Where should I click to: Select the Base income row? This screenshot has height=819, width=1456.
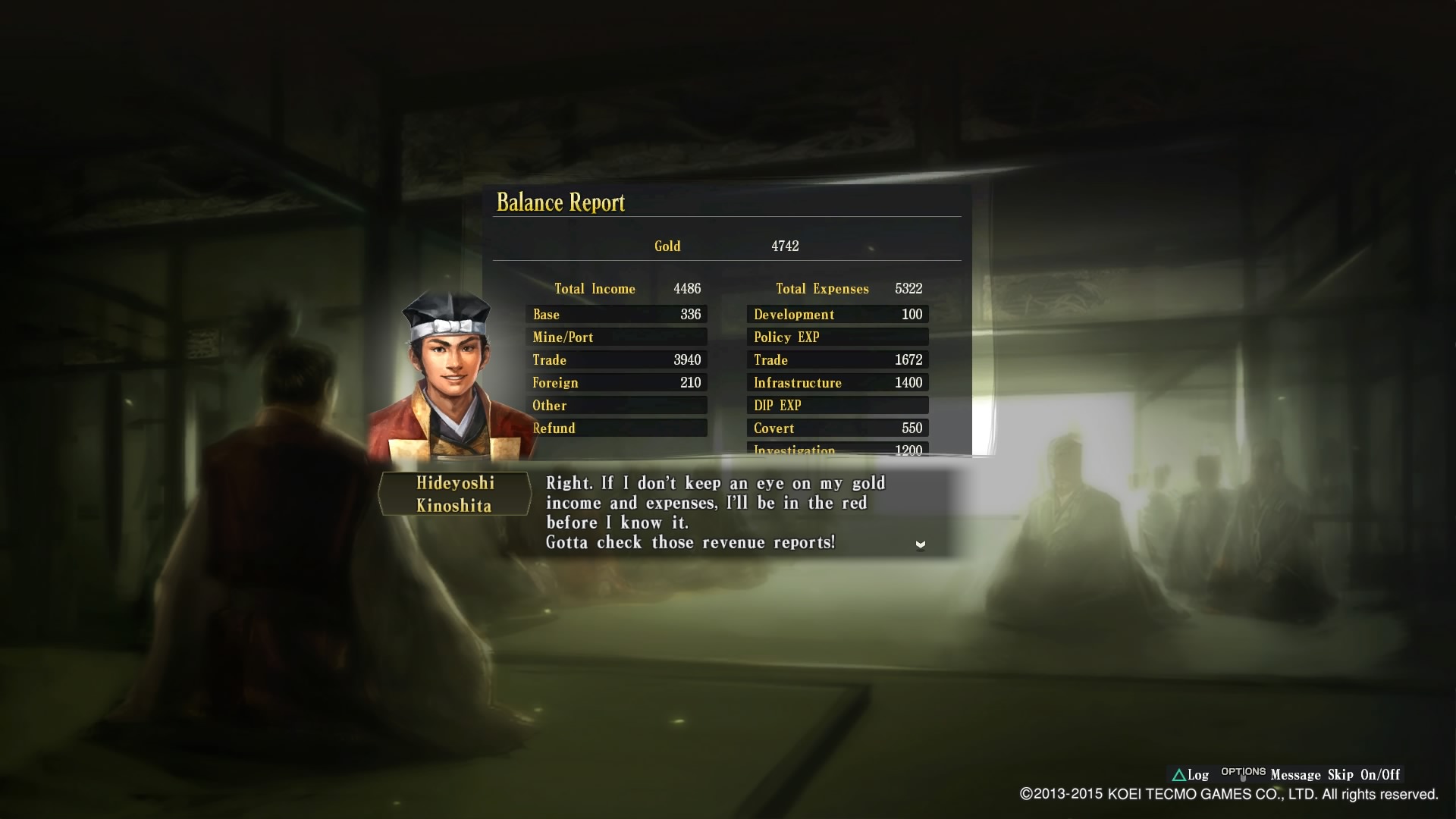pos(616,314)
